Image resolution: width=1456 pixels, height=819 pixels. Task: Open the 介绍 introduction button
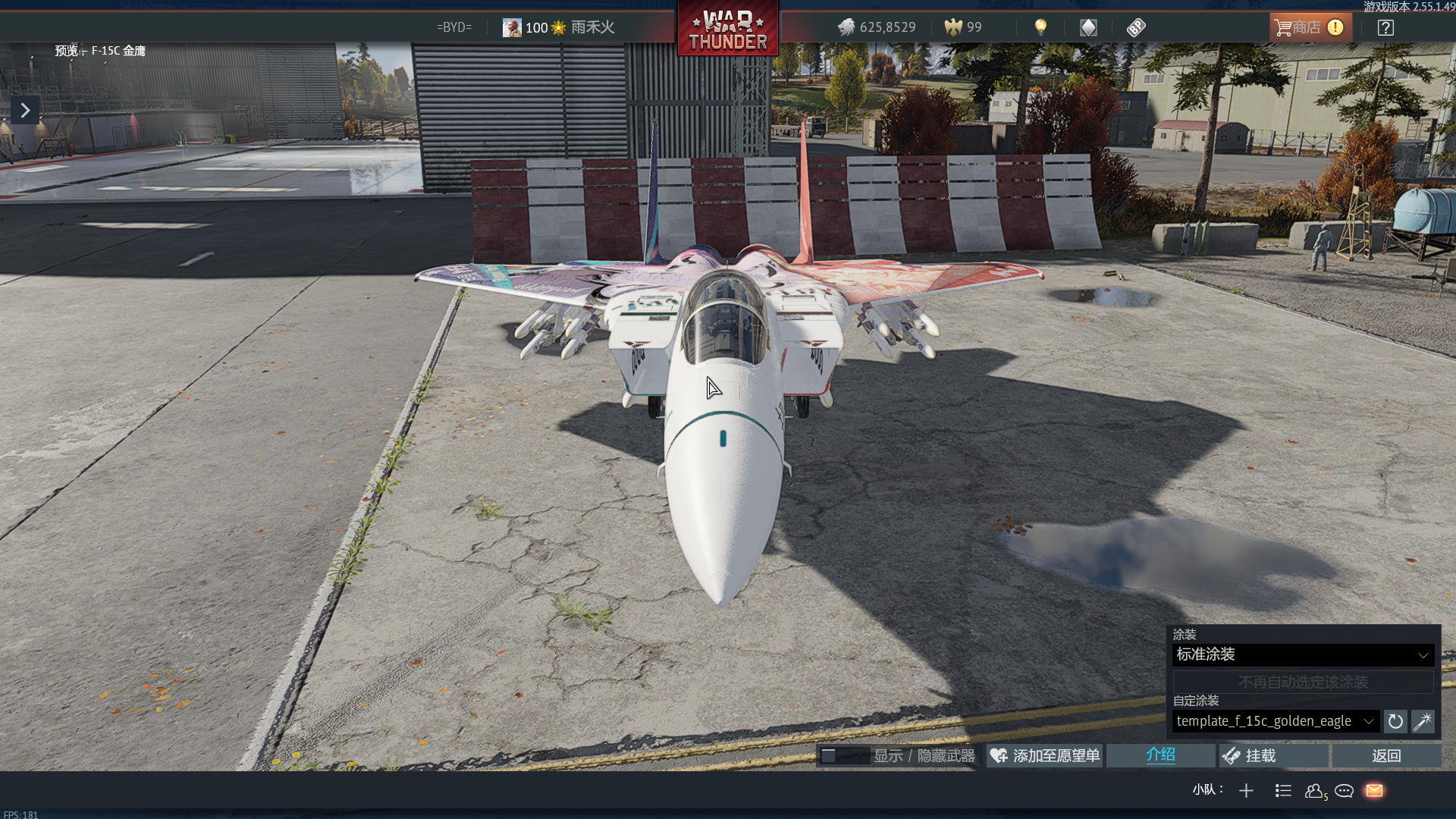coord(1160,755)
